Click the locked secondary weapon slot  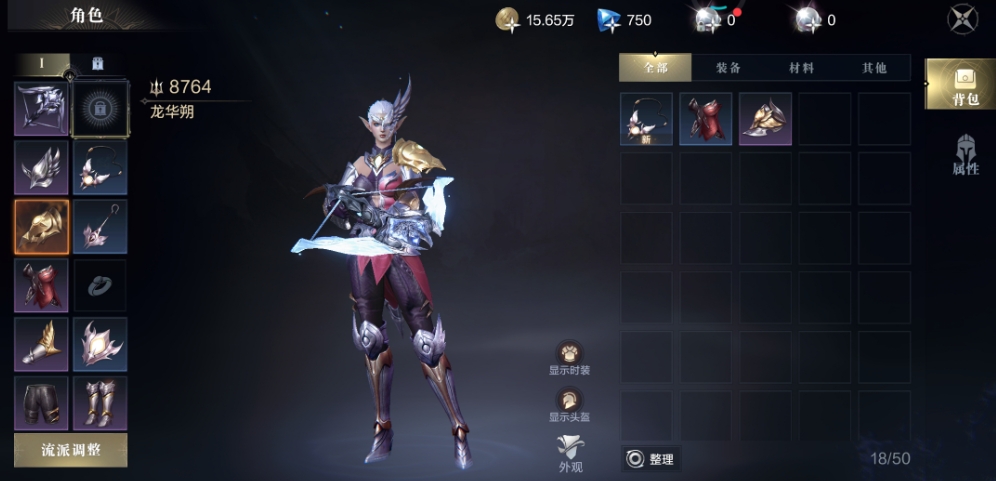100,108
